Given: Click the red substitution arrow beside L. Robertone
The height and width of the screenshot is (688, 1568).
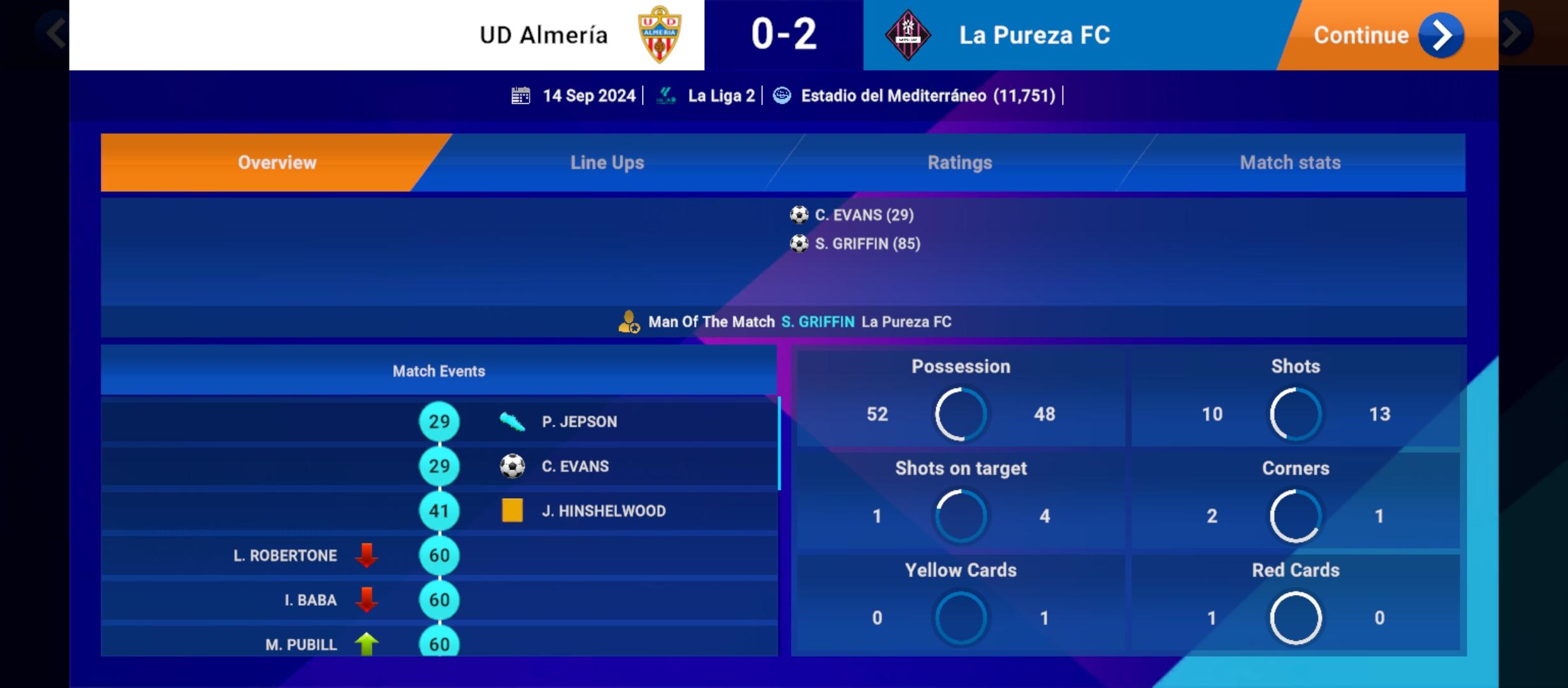Looking at the screenshot, I should pos(367,555).
